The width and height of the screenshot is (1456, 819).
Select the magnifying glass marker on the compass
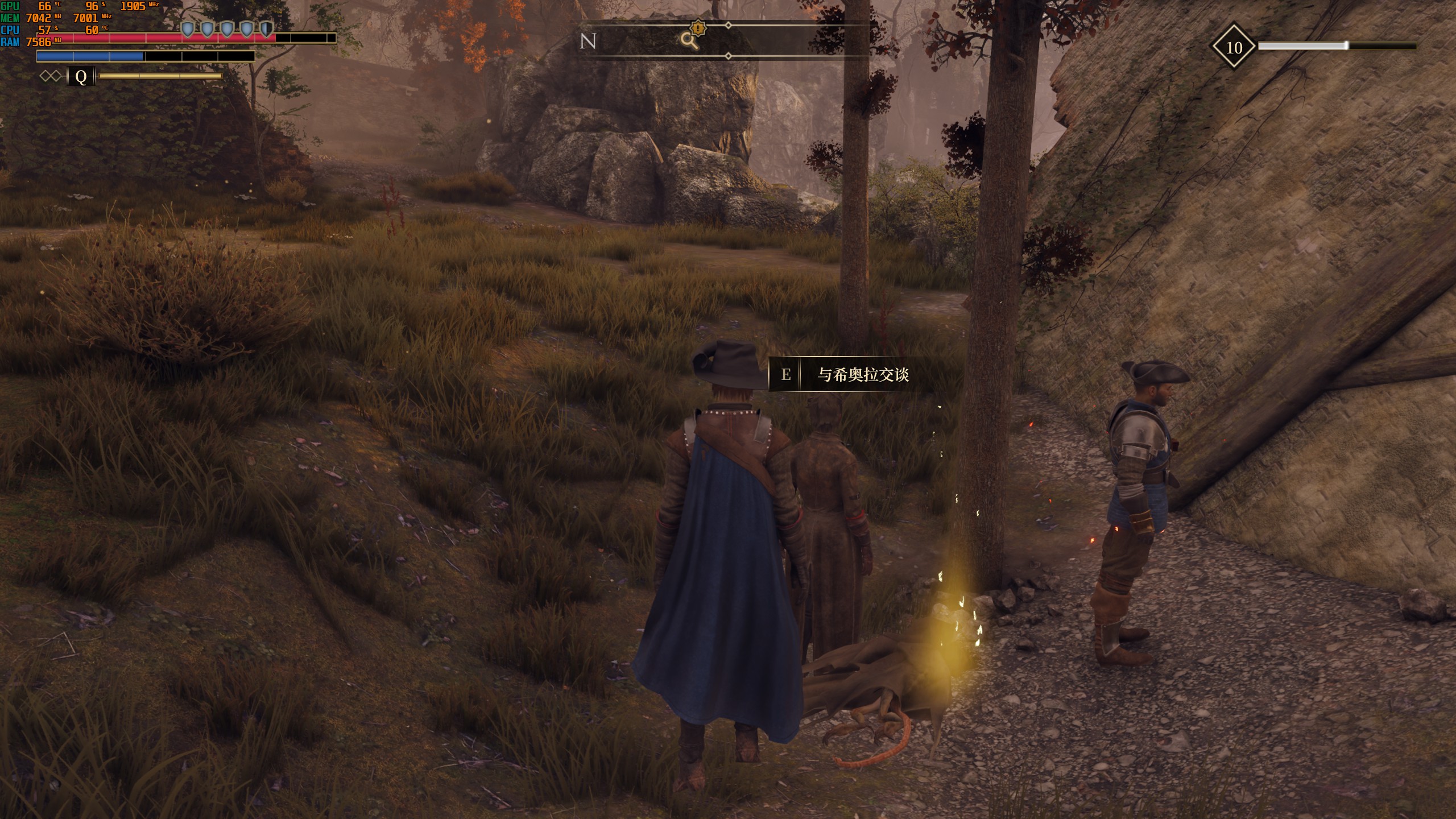(x=689, y=40)
